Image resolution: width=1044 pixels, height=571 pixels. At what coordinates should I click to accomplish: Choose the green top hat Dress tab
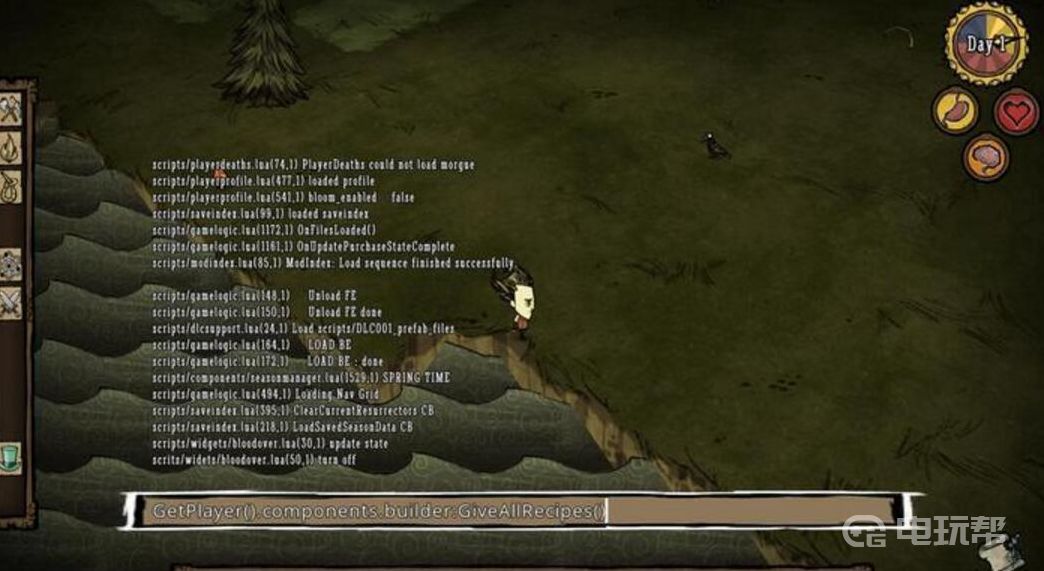click(11, 456)
